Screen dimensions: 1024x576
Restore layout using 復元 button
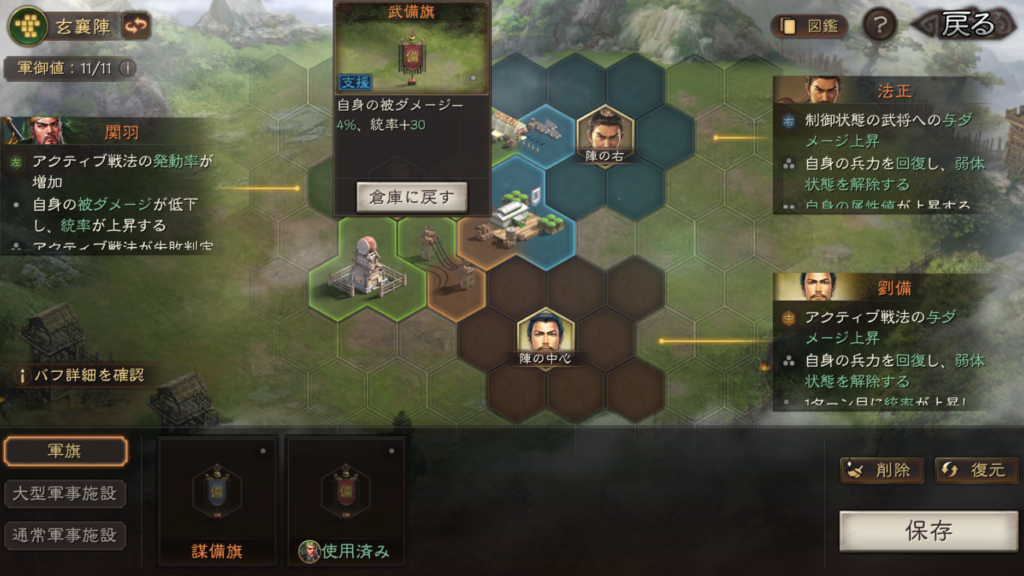coord(975,470)
